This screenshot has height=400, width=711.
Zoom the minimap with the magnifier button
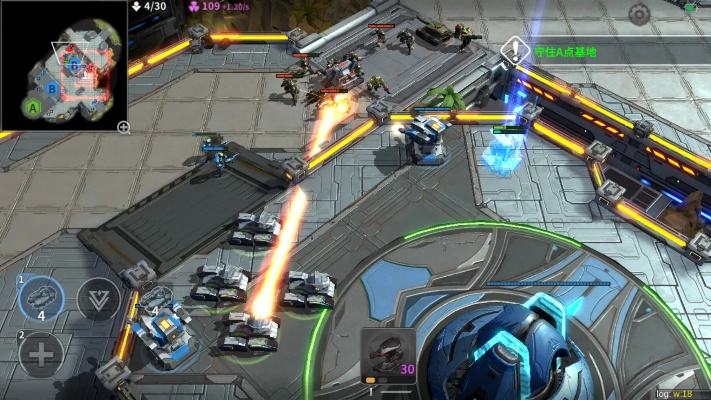click(x=123, y=127)
